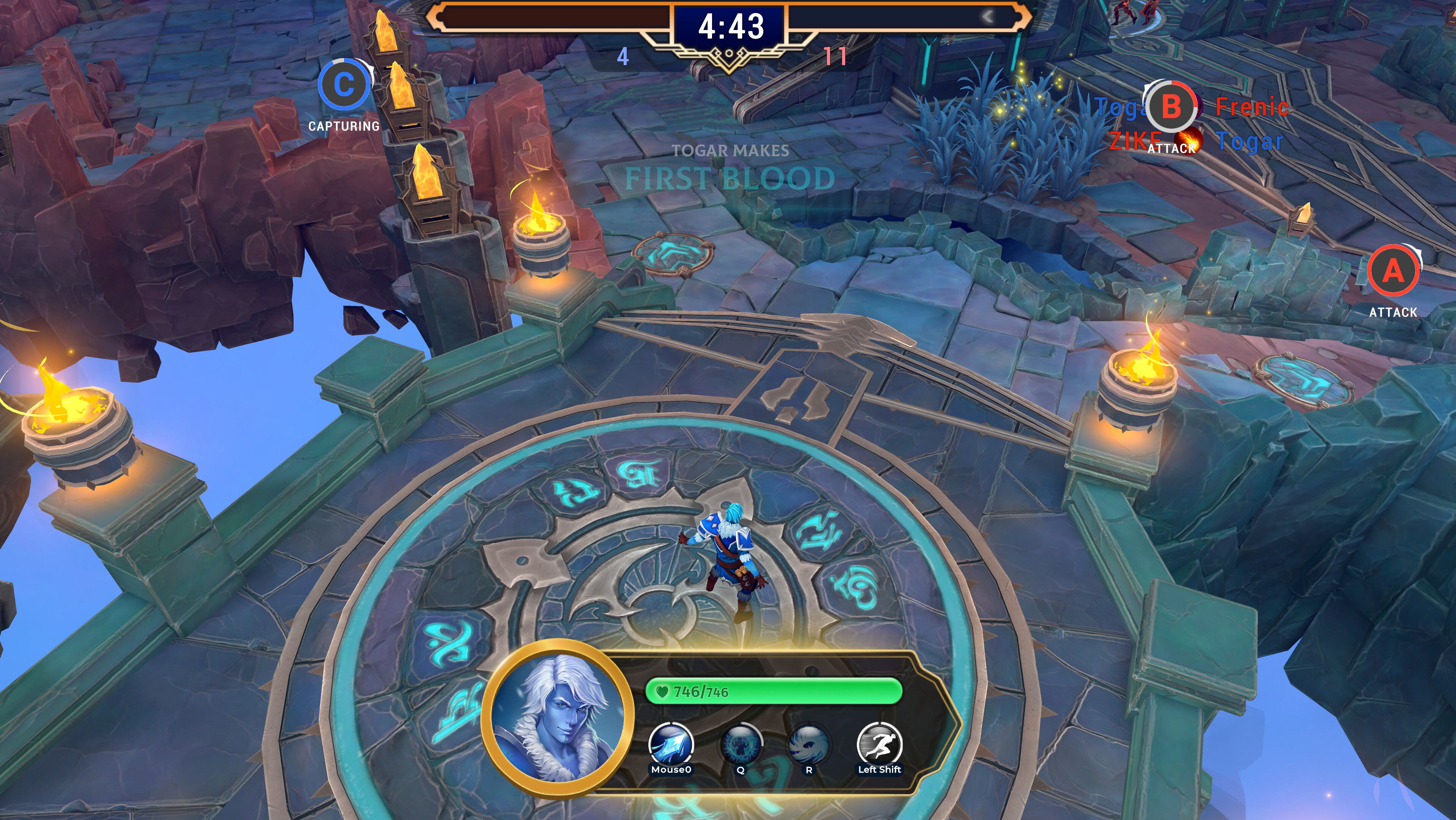The image size is (1456, 820).
Task: Activate the ice shard Mouse0 attack ability
Action: click(x=671, y=744)
